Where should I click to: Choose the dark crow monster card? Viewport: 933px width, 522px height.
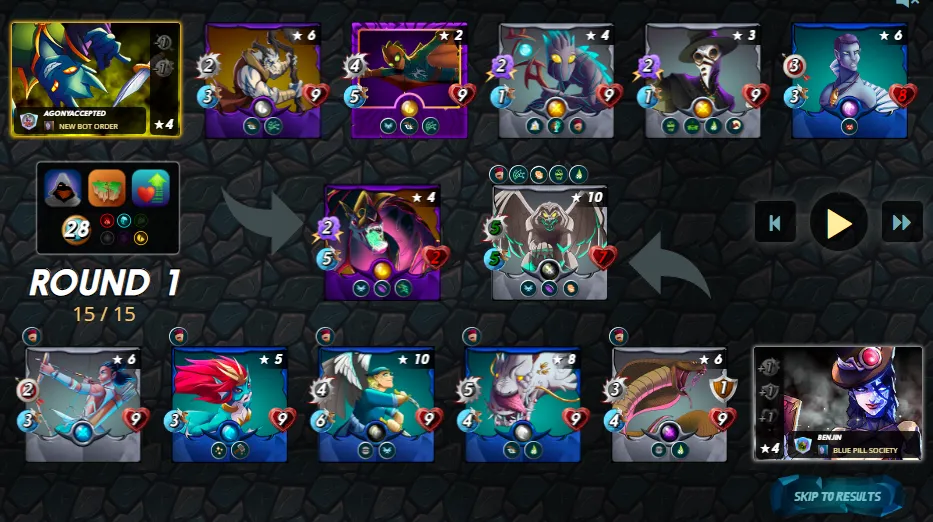coord(555,80)
